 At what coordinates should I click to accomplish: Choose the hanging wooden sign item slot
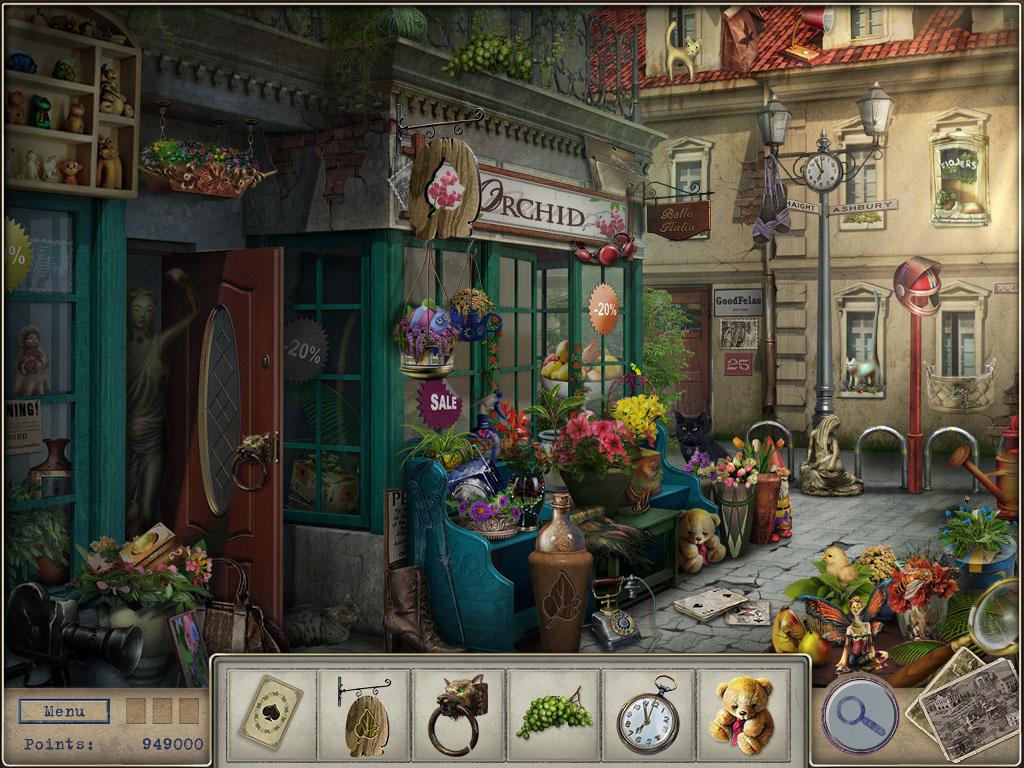pos(364,713)
